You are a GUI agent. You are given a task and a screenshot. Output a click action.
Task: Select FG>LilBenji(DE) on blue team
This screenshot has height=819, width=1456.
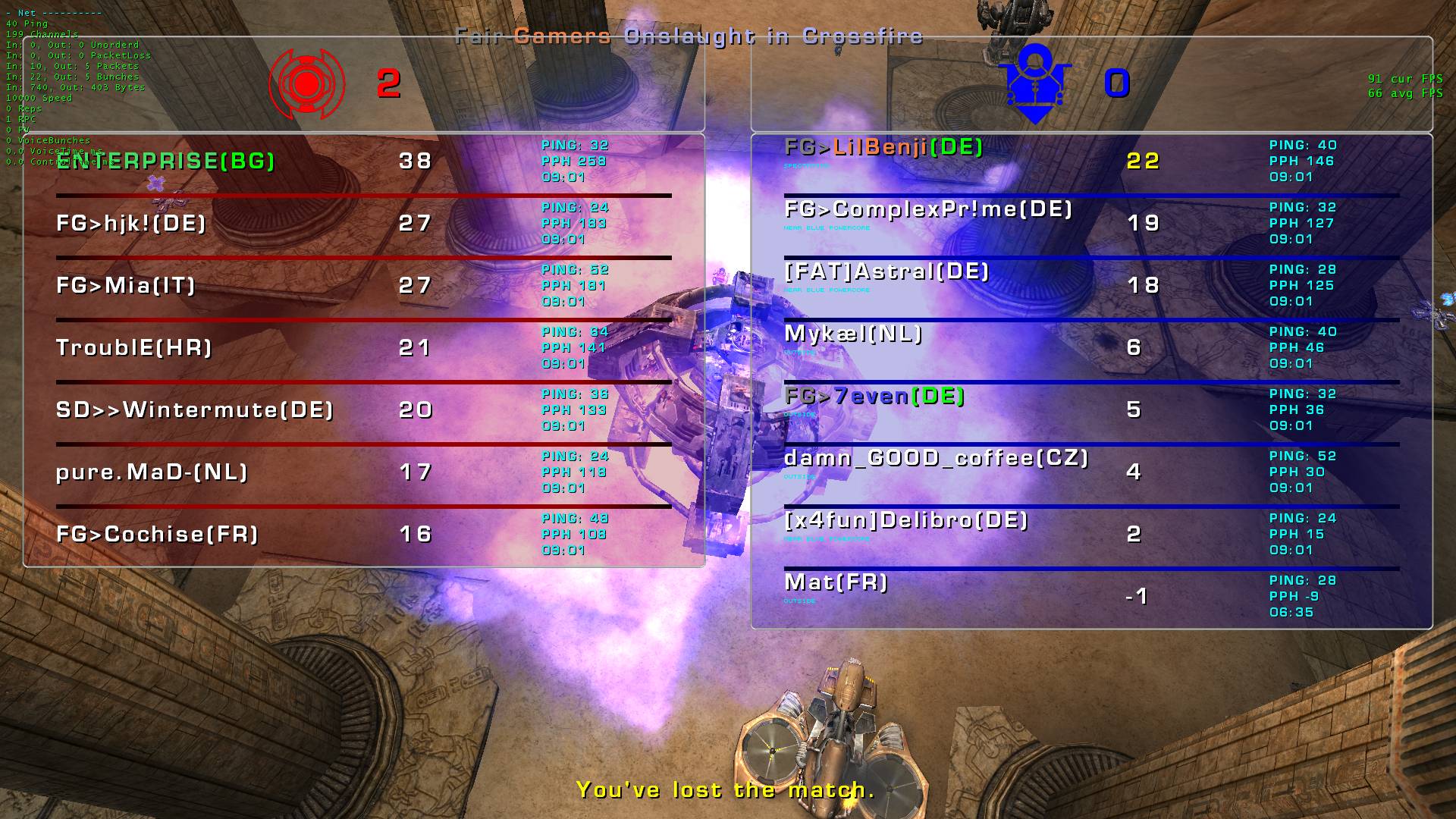click(x=883, y=147)
